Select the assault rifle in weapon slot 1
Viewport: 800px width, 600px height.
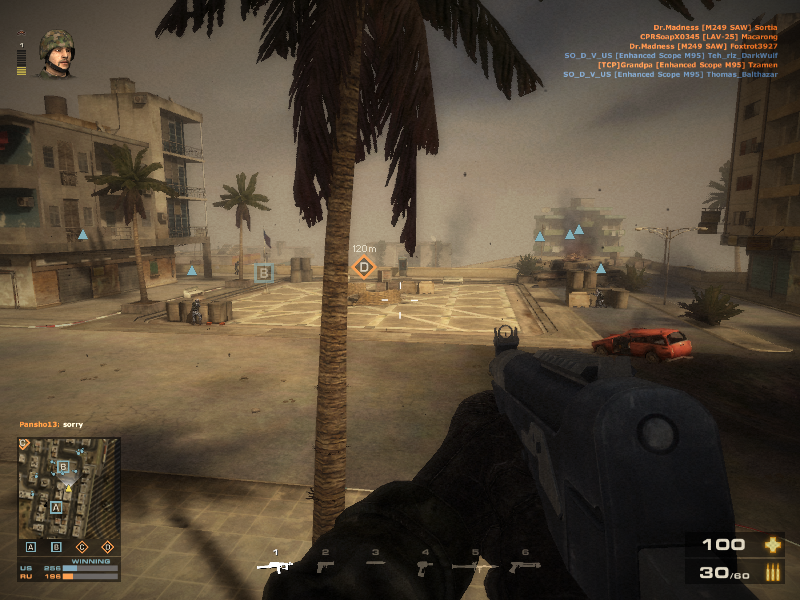pyautogui.click(x=275, y=566)
